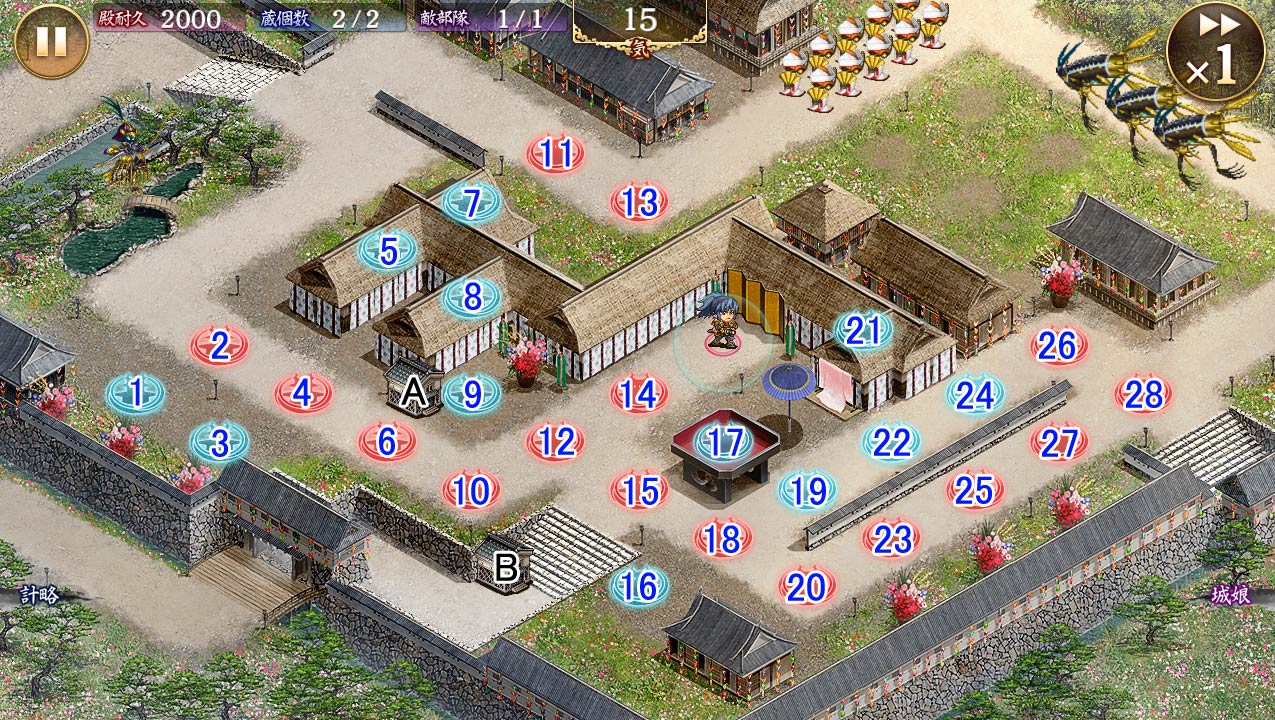Select the storehouse marked B
Screen dimensions: 1275x720
[506, 566]
